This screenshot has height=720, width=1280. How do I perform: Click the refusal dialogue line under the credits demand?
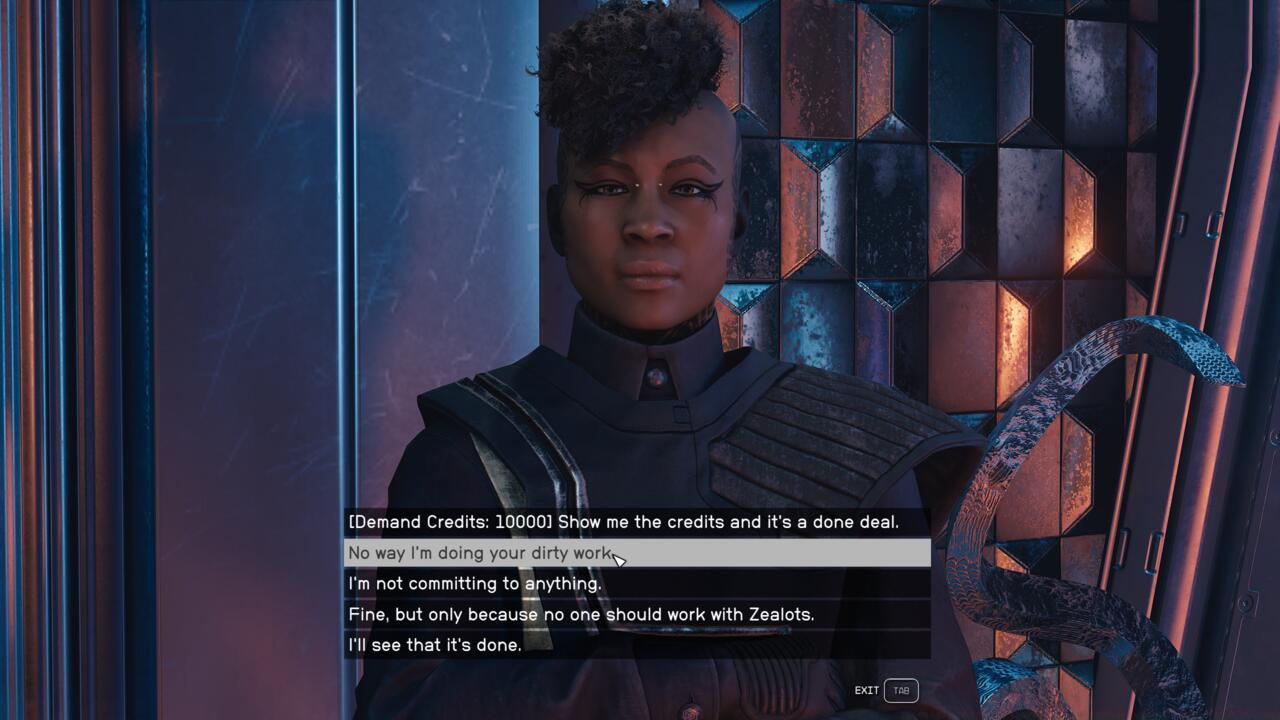pos(637,553)
